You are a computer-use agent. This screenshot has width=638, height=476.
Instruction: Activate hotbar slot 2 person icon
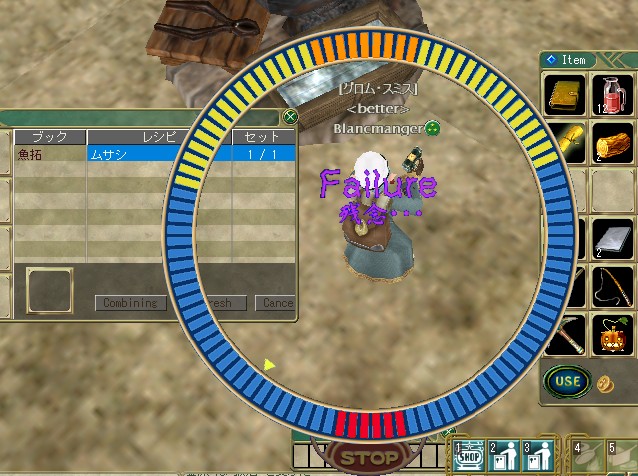click(504, 455)
